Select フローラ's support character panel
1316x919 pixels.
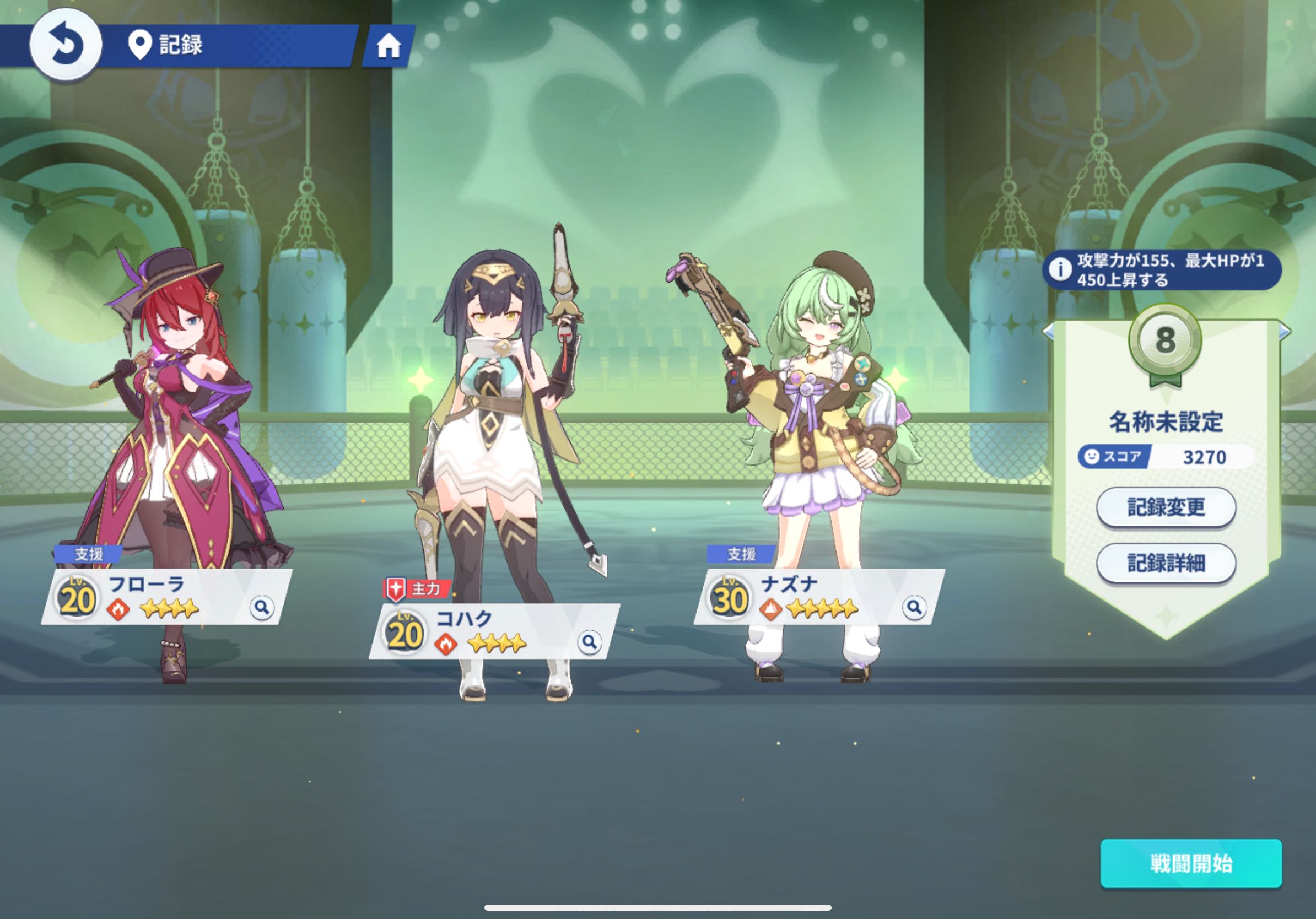[x=166, y=597]
